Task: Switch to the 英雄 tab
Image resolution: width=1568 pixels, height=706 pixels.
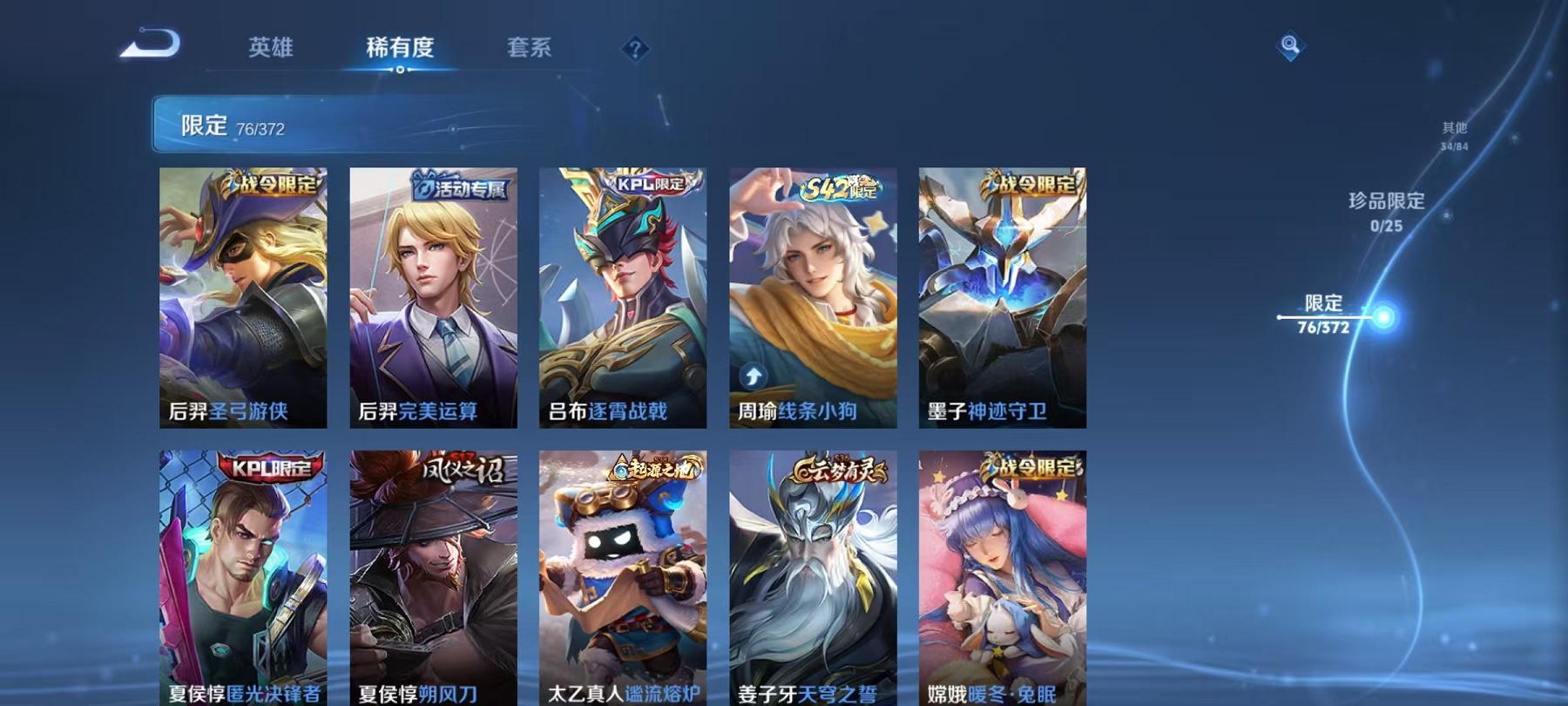Action: click(x=271, y=50)
